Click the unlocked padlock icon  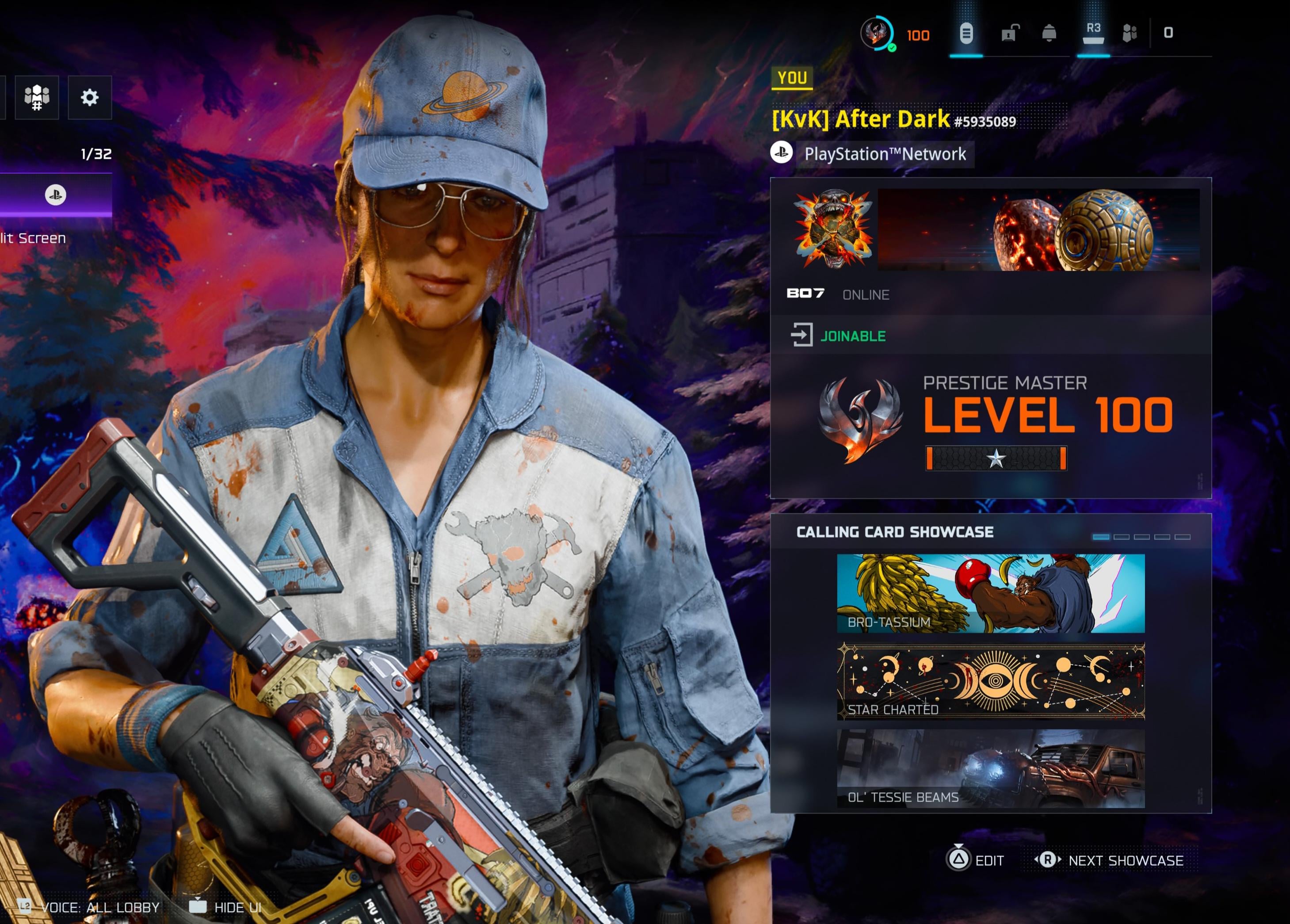[x=1010, y=34]
